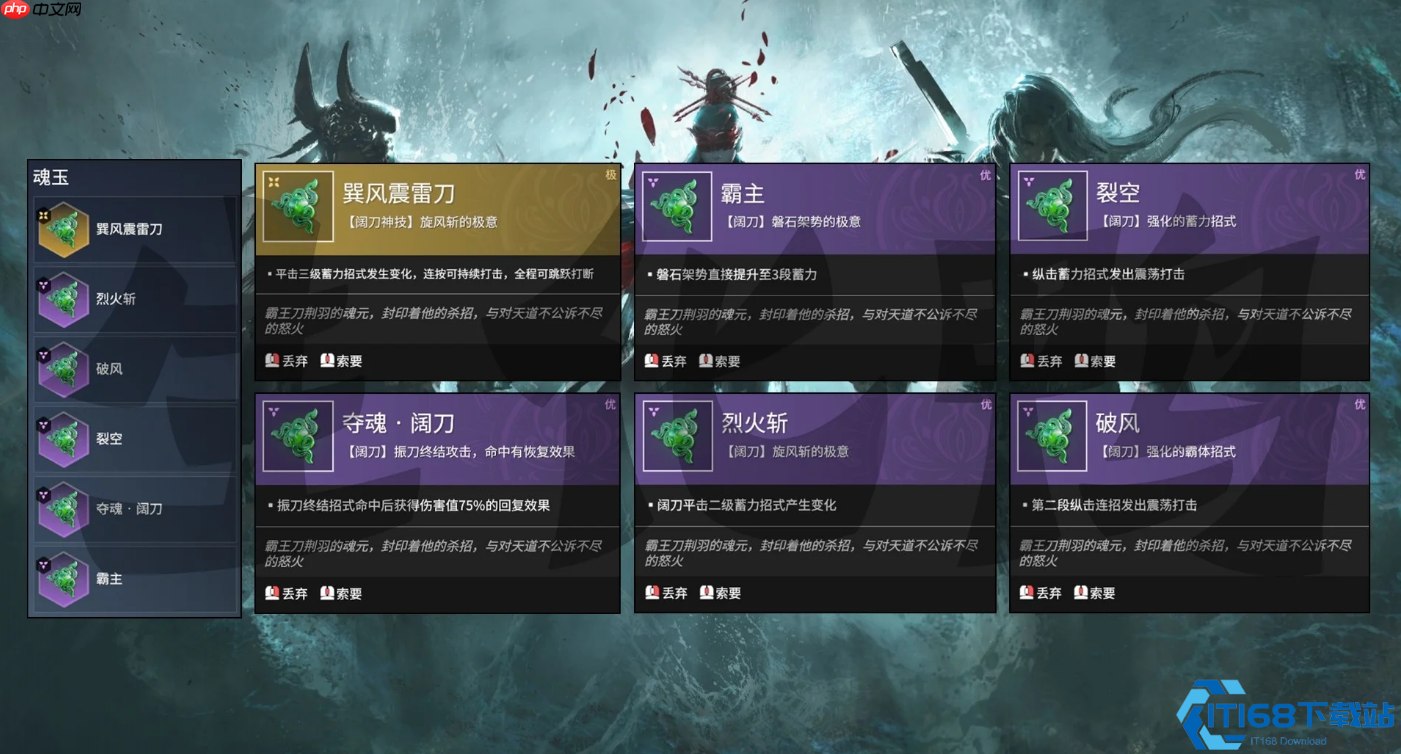Click the IT168下载站 logo in the bottom-right
This screenshot has height=754, width=1401.
pyautogui.click(x=1290, y=716)
